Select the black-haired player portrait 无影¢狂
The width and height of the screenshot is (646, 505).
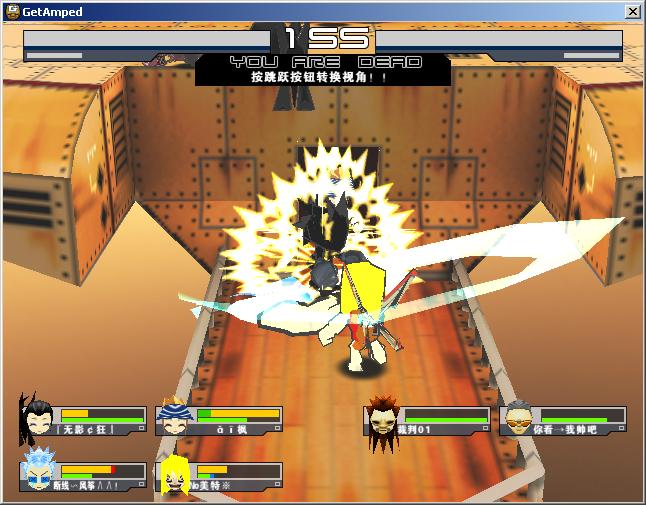point(39,417)
